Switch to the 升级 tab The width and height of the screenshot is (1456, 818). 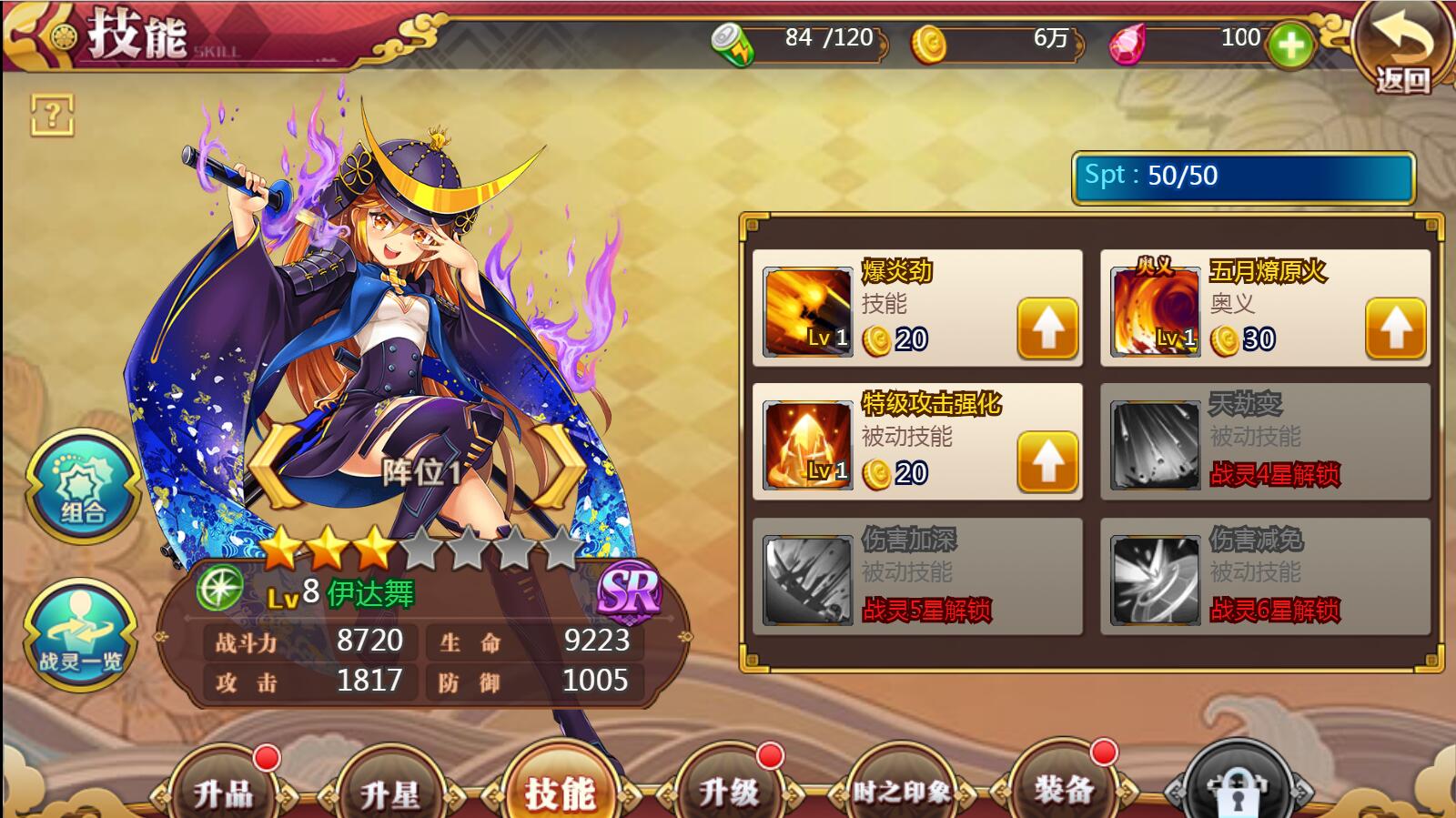click(x=728, y=790)
